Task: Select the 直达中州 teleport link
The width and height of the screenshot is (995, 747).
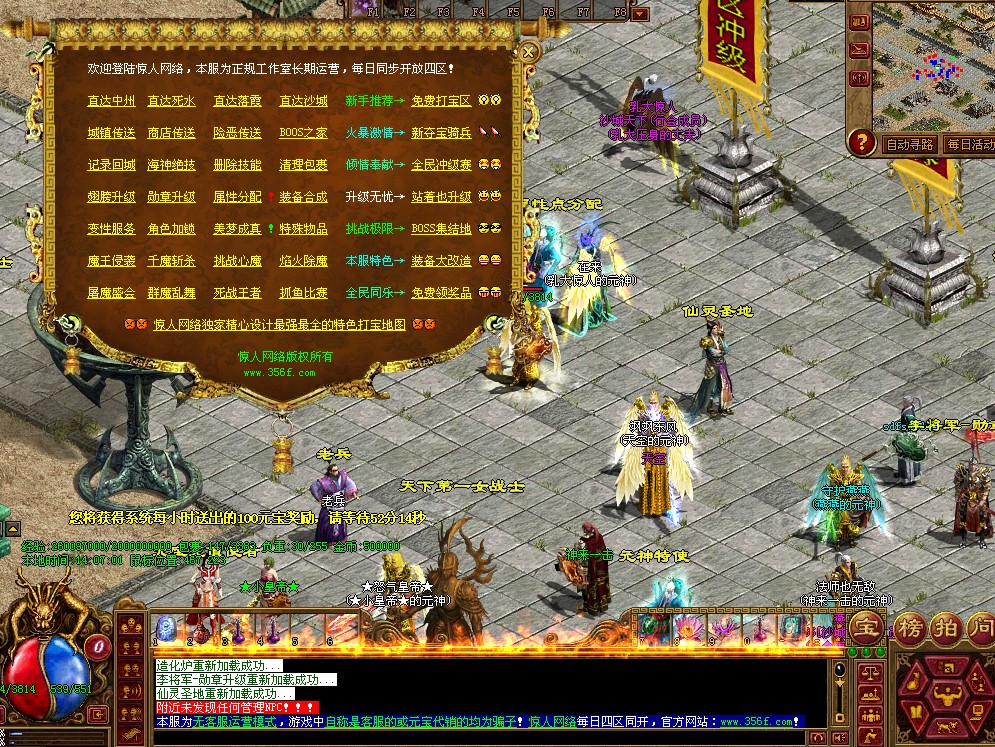Action: pos(111,101)
